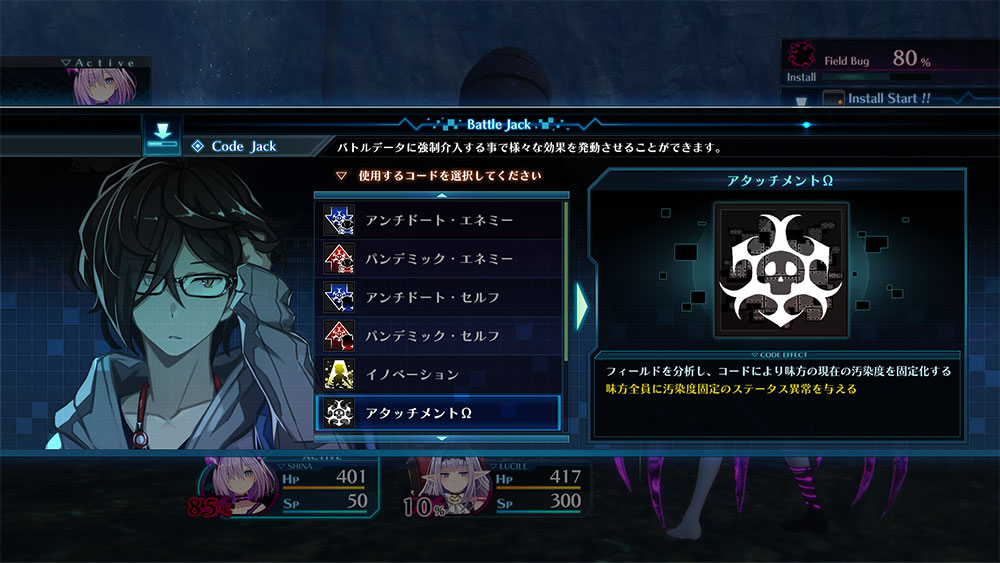Click the Code Jack header label
Image resolution: width=1000 pixels, height=563 pixels.
pos(243,146)
